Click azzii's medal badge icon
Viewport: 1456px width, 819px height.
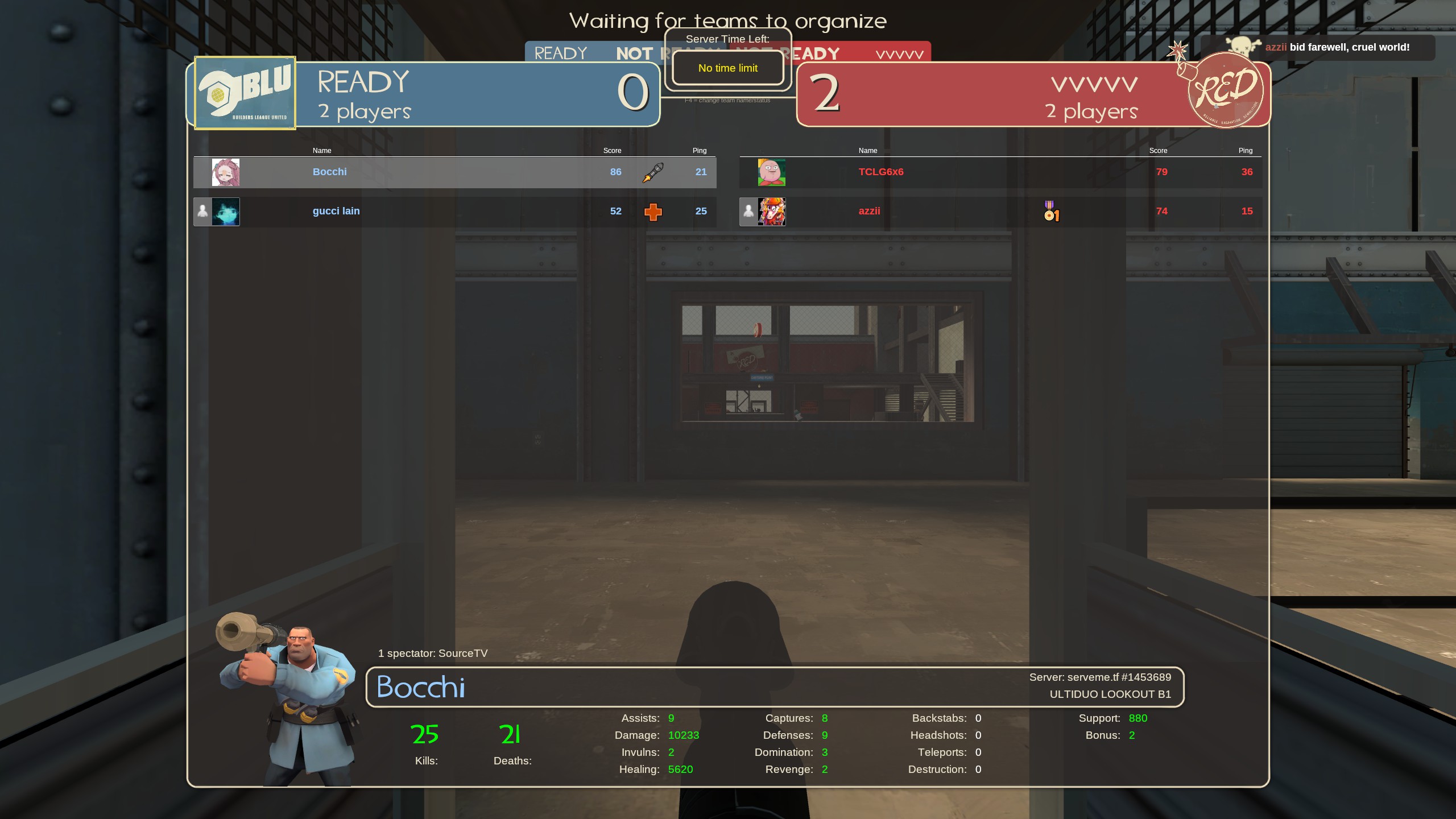pyautogui.click(x=1051, y=211)
